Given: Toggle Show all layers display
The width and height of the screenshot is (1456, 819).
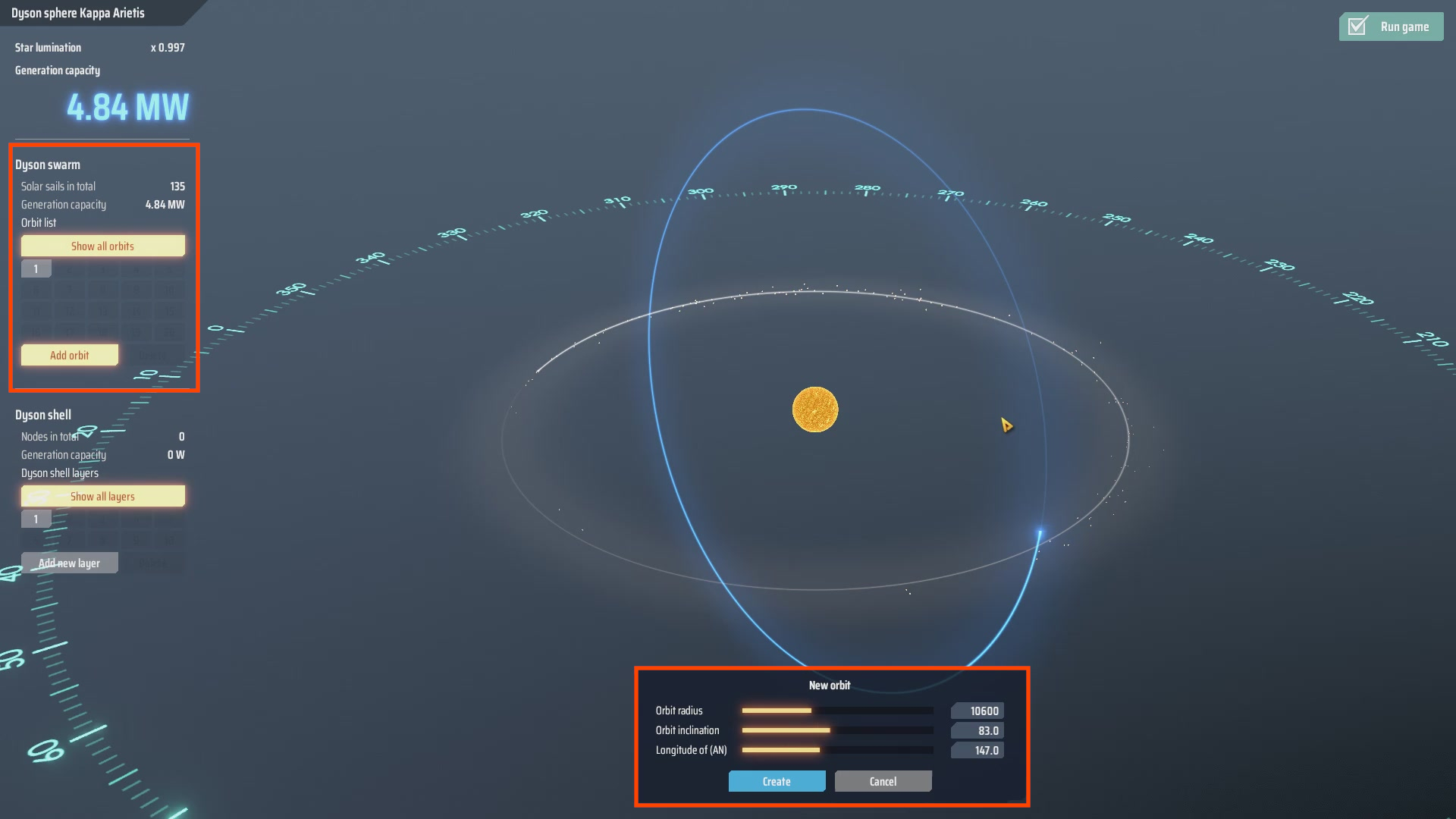Looking at the screenshot, I should 102,495.
